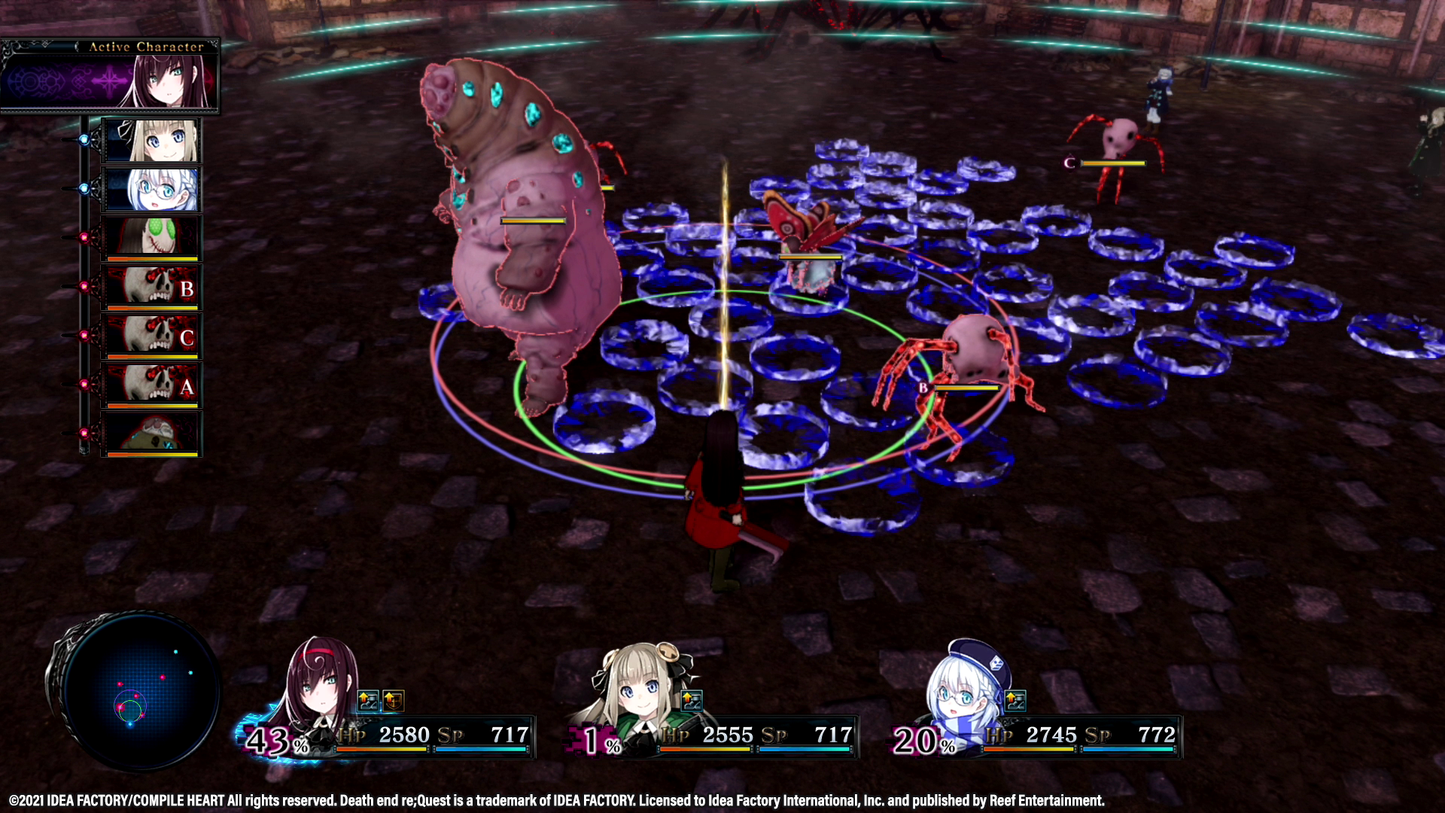Click the shield buff icon next to the first character
The height and width of the screenshot is (813, 1445).
click(392, 700)
